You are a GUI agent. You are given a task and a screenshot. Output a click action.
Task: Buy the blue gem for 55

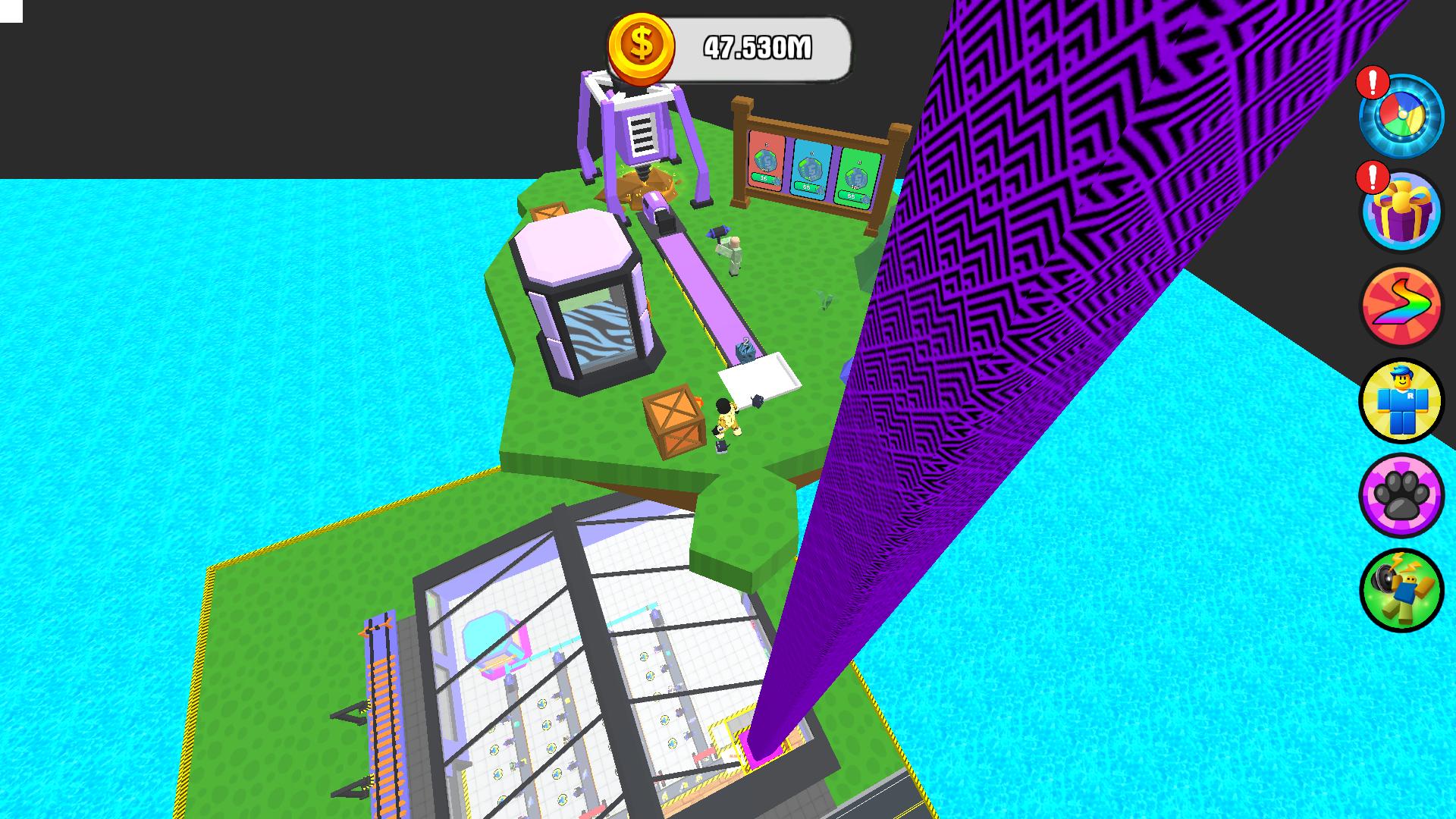[x=807, y=187]
